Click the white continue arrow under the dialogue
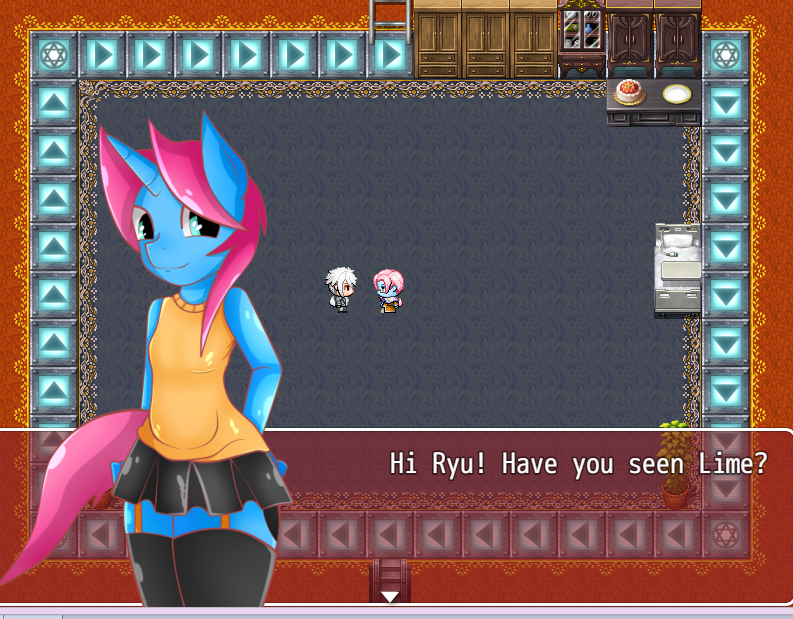 (390, 597)
